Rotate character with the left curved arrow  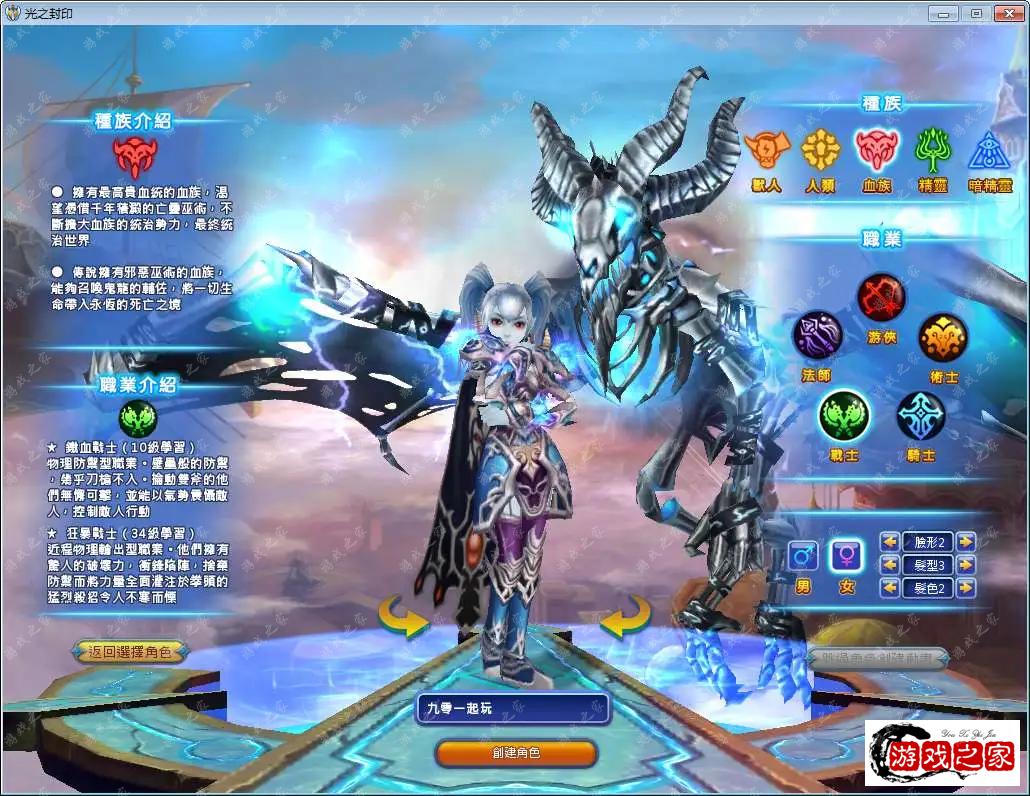point(403,615)
